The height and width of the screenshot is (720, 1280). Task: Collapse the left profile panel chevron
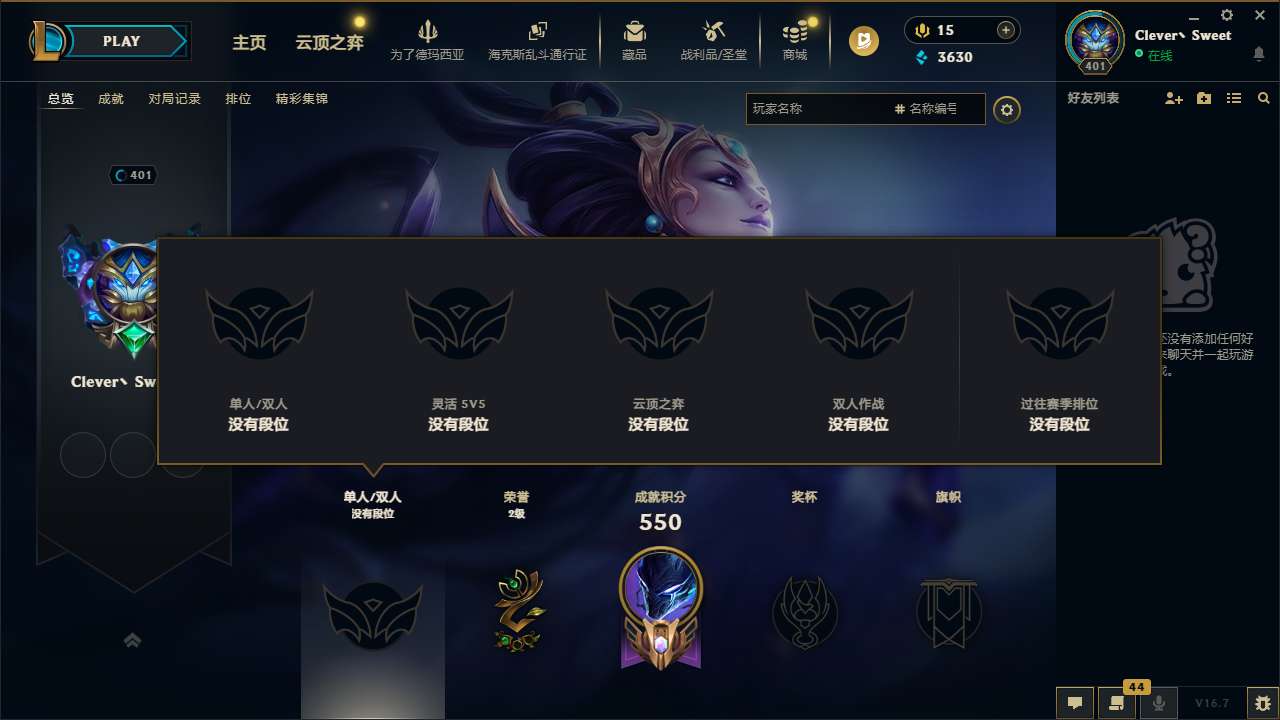tap(133, 640)
